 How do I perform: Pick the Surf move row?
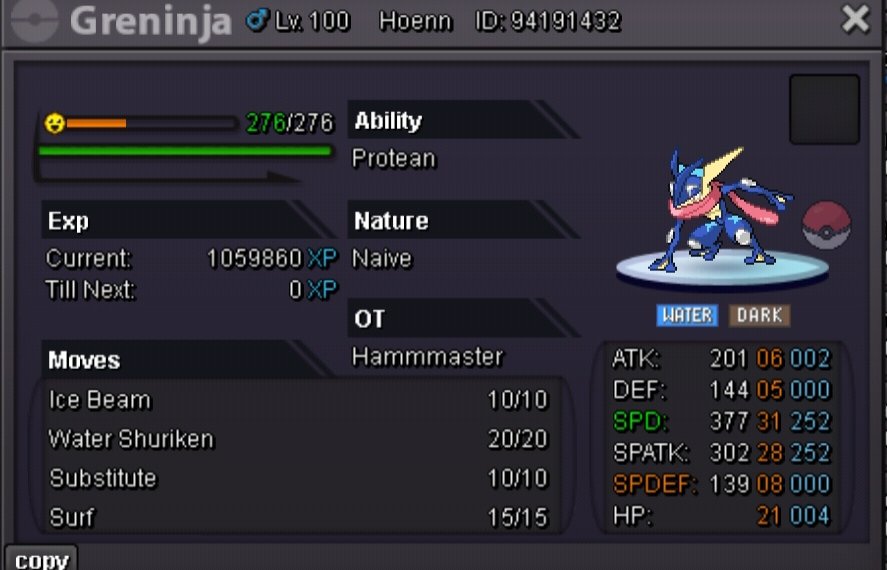[x=298, y=517]
